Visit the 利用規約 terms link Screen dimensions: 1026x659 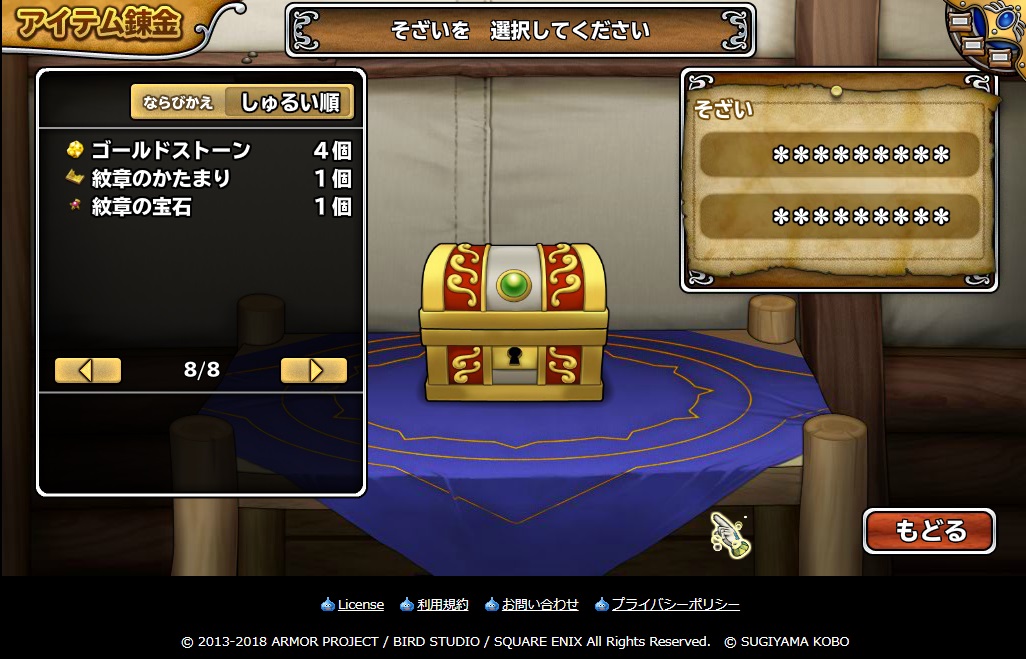pos(442,604)
